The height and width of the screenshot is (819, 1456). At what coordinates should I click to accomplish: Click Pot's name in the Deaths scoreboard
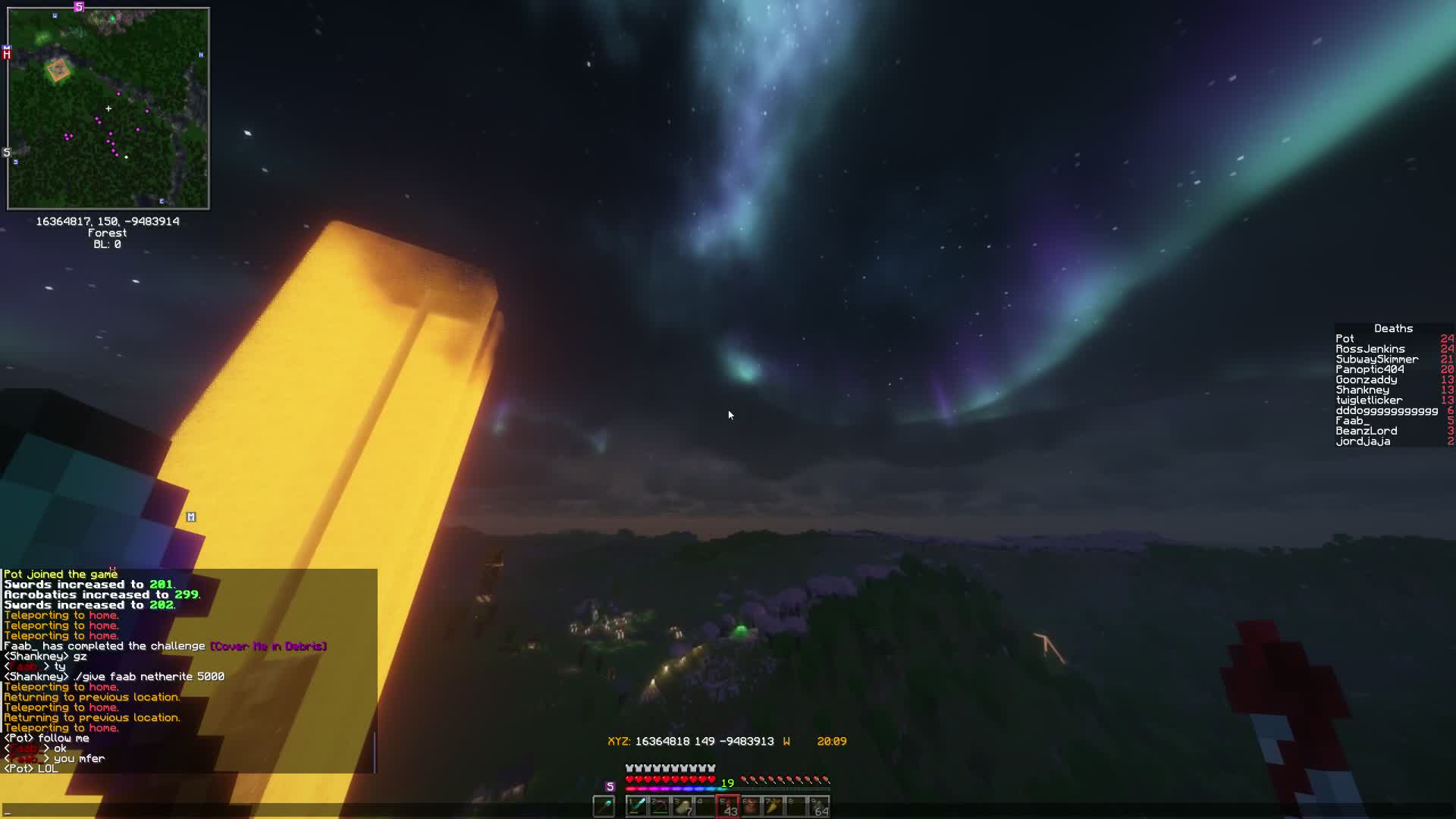click(1345, 339)
